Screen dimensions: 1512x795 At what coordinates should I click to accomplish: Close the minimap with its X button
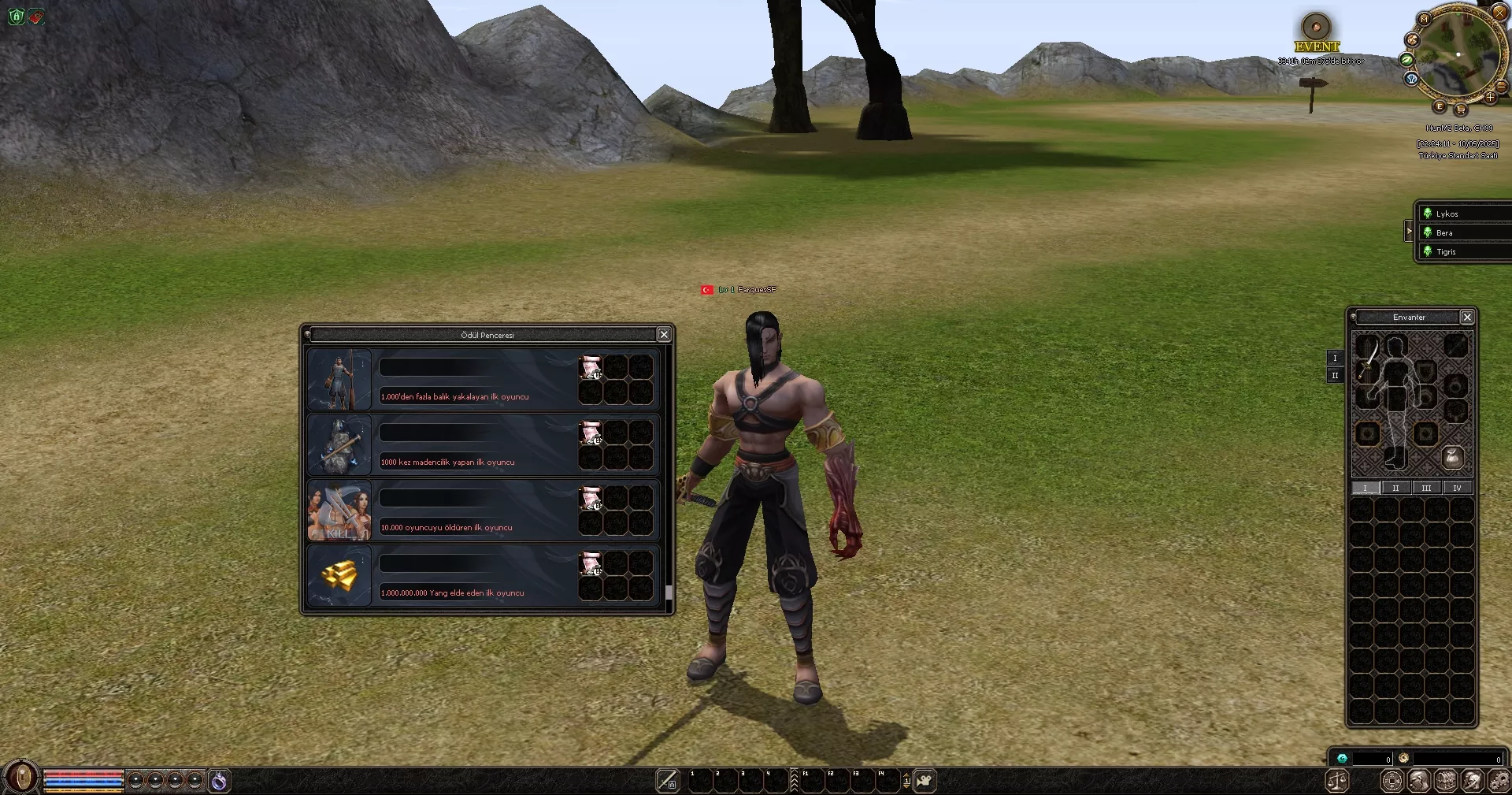pyautogui.click(x=1499, y=12)
